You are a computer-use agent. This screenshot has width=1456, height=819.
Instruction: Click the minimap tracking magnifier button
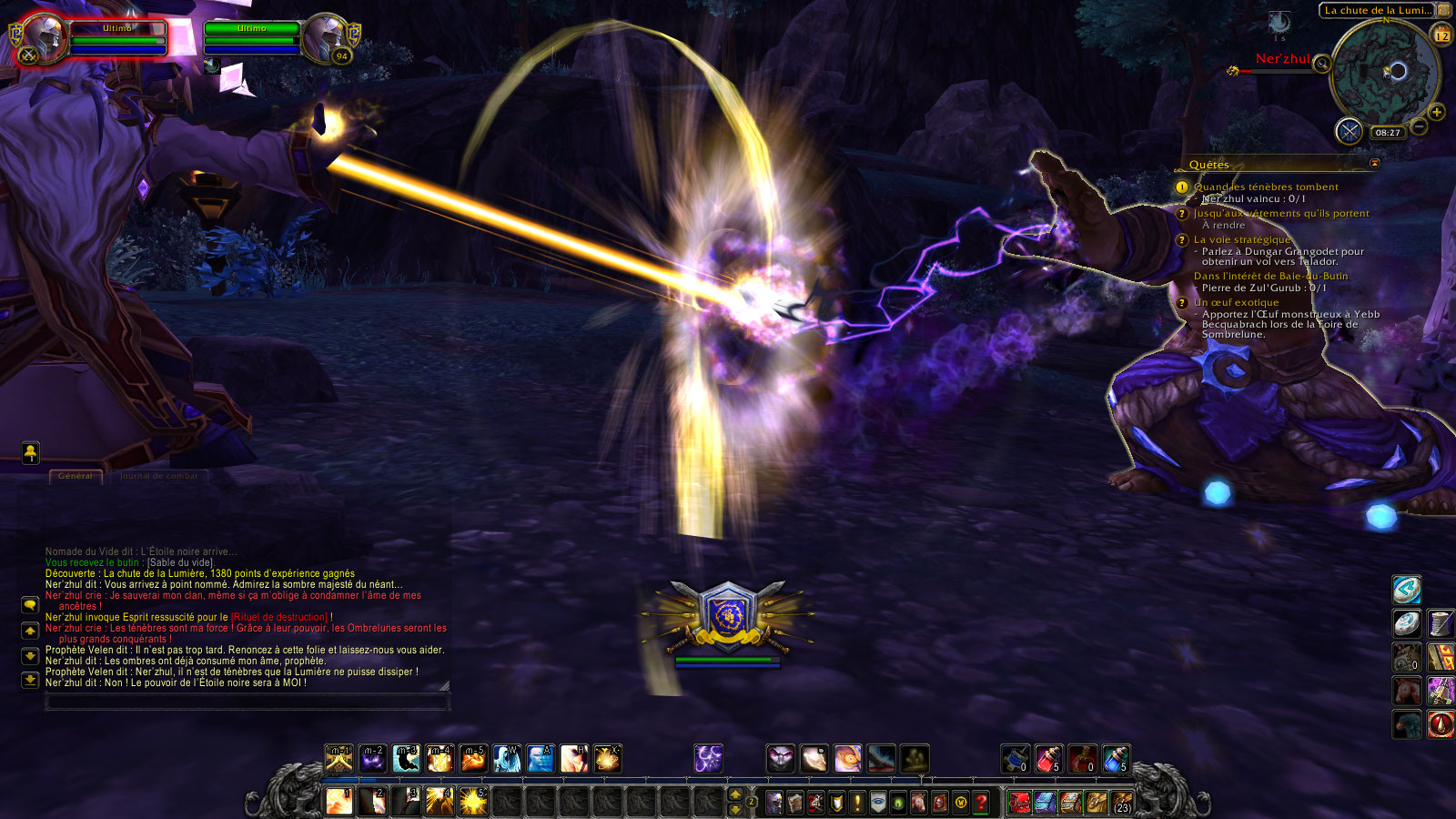coord(1321,64)
